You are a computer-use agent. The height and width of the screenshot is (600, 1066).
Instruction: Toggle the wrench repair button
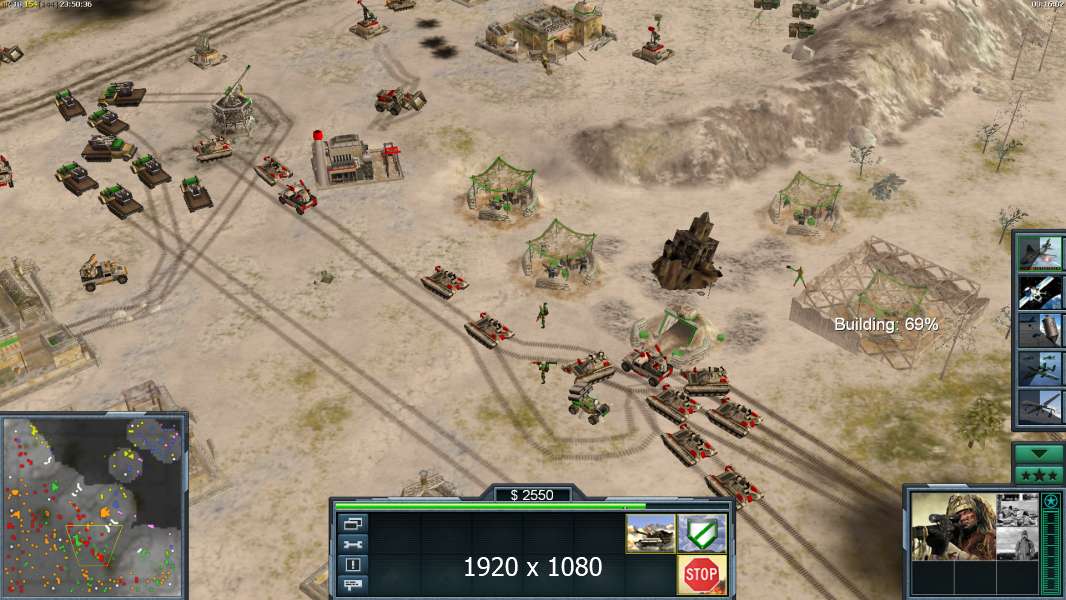353,544
